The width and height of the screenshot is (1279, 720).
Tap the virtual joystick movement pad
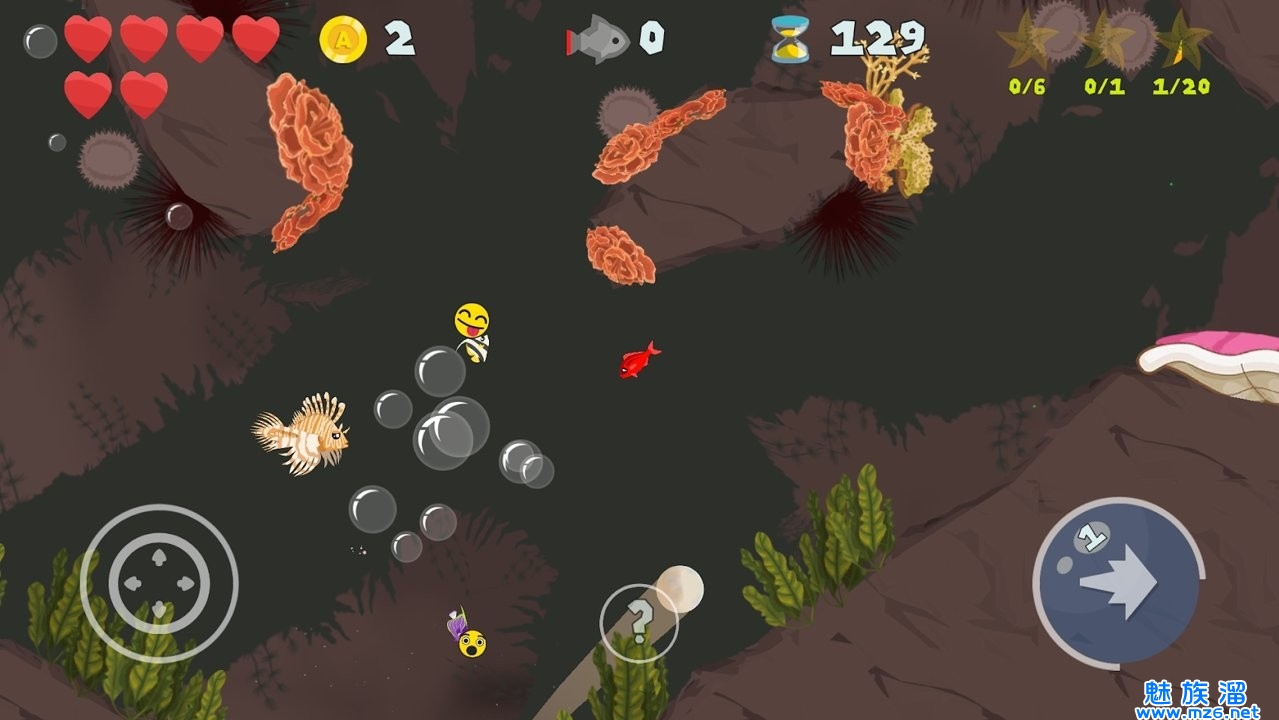[159, 583]
